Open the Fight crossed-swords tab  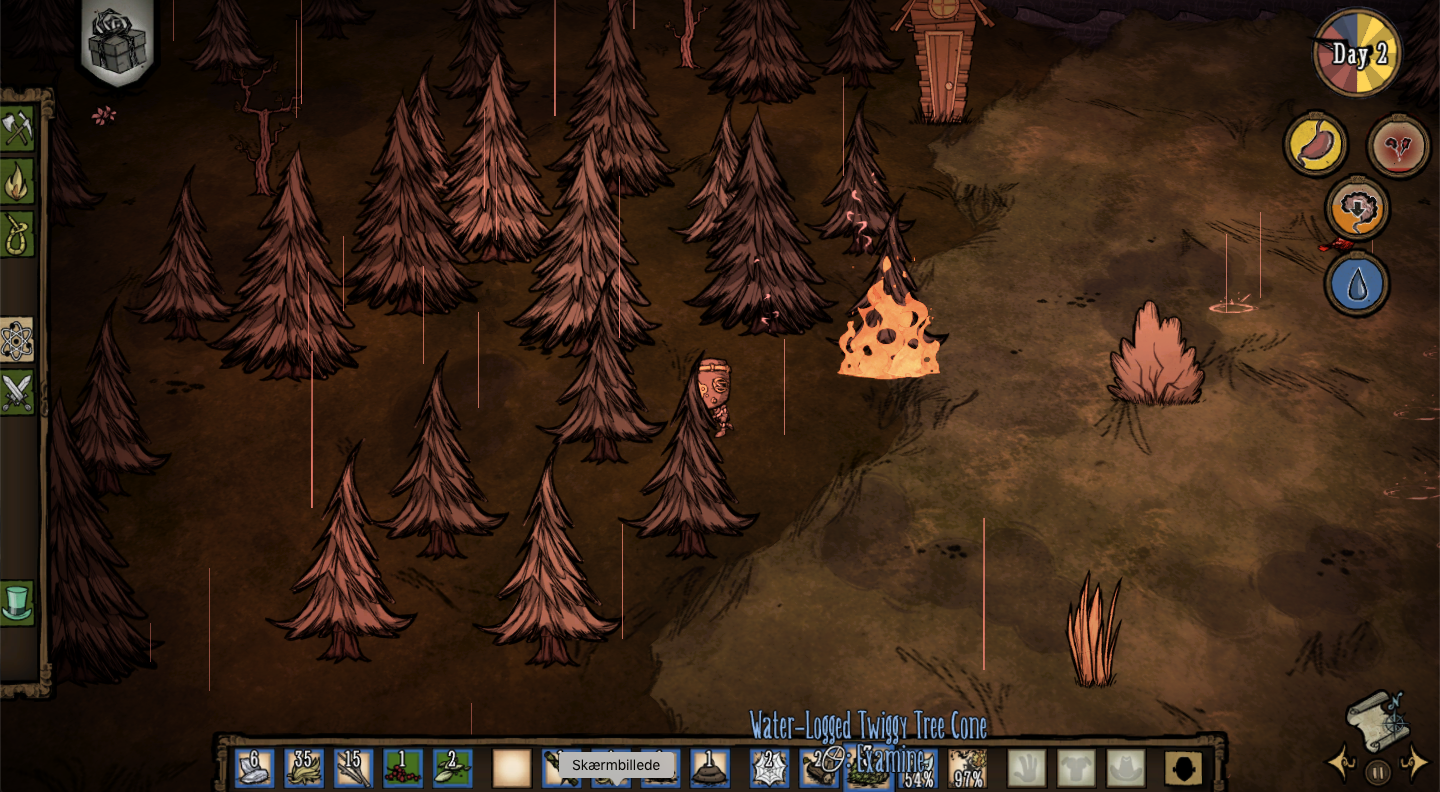tap(17, 393)
